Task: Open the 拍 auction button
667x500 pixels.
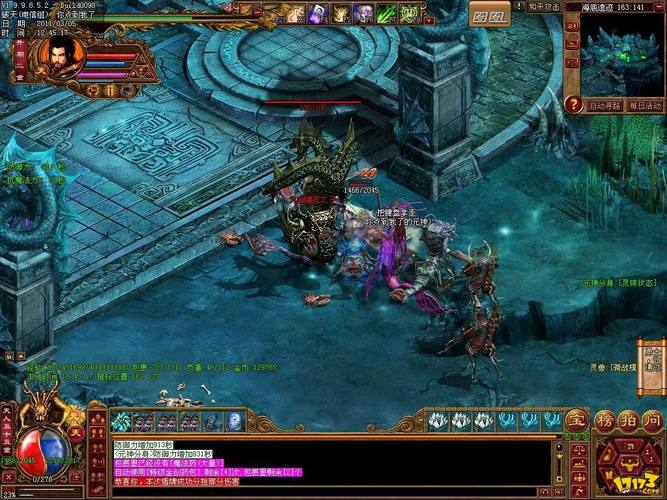Action: (627, 421)
